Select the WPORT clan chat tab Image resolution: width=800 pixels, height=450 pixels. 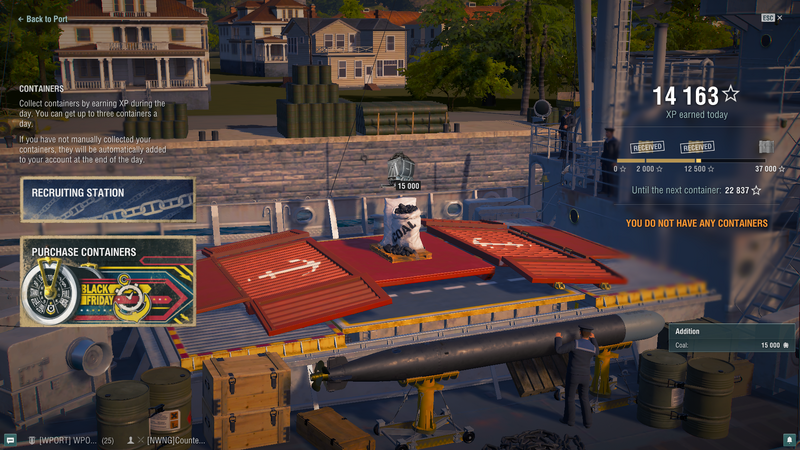coord(69,440)
